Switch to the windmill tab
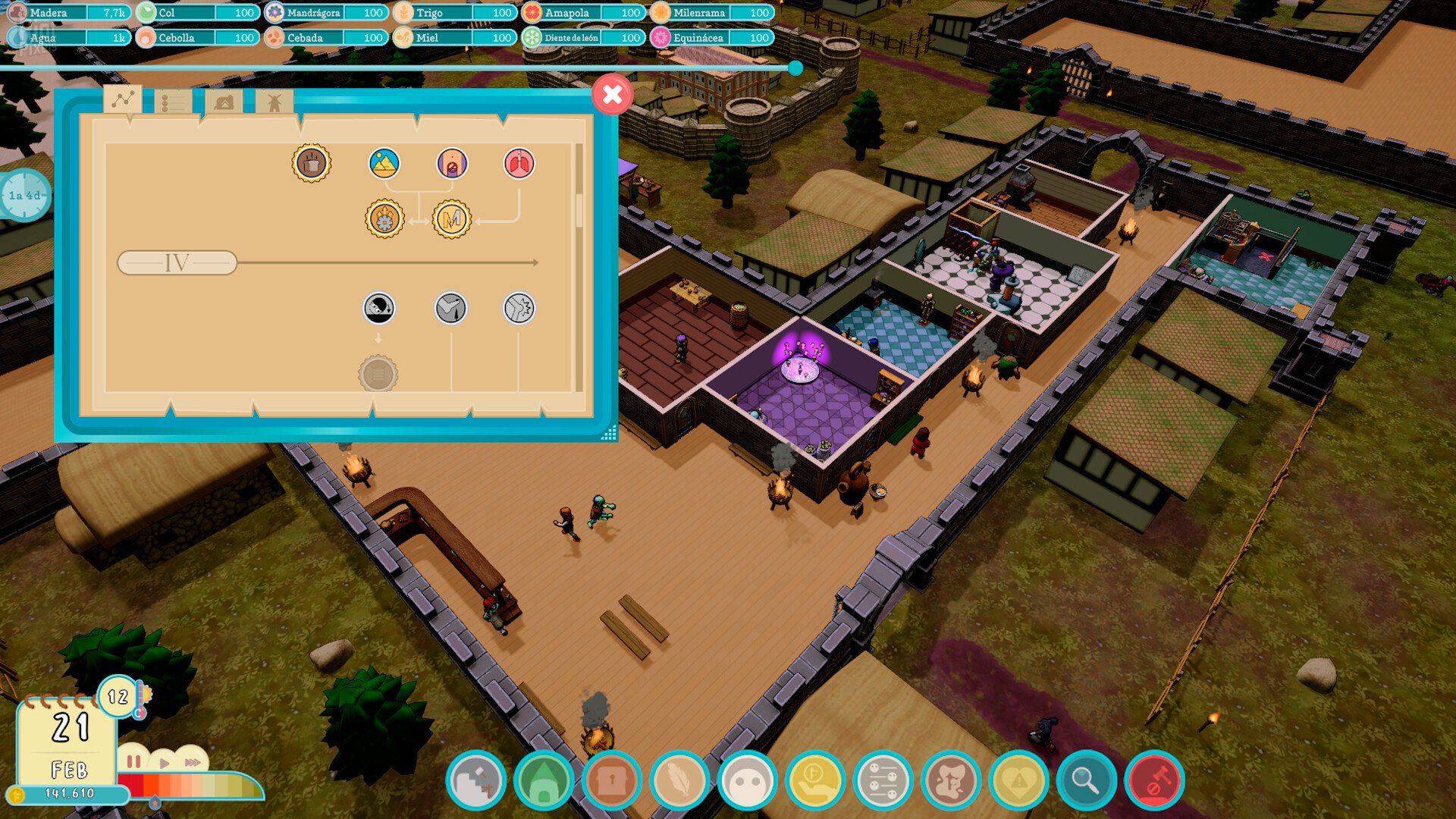The image size is (1456, 819). 274,102
